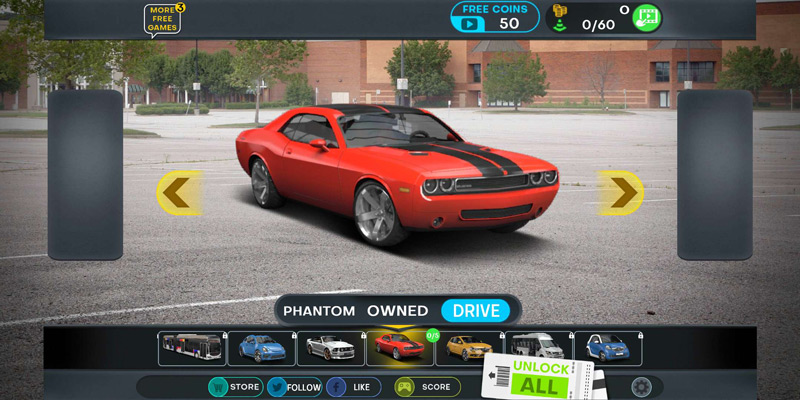Open More Free Games
800x400 pixels.
(163, 19)
